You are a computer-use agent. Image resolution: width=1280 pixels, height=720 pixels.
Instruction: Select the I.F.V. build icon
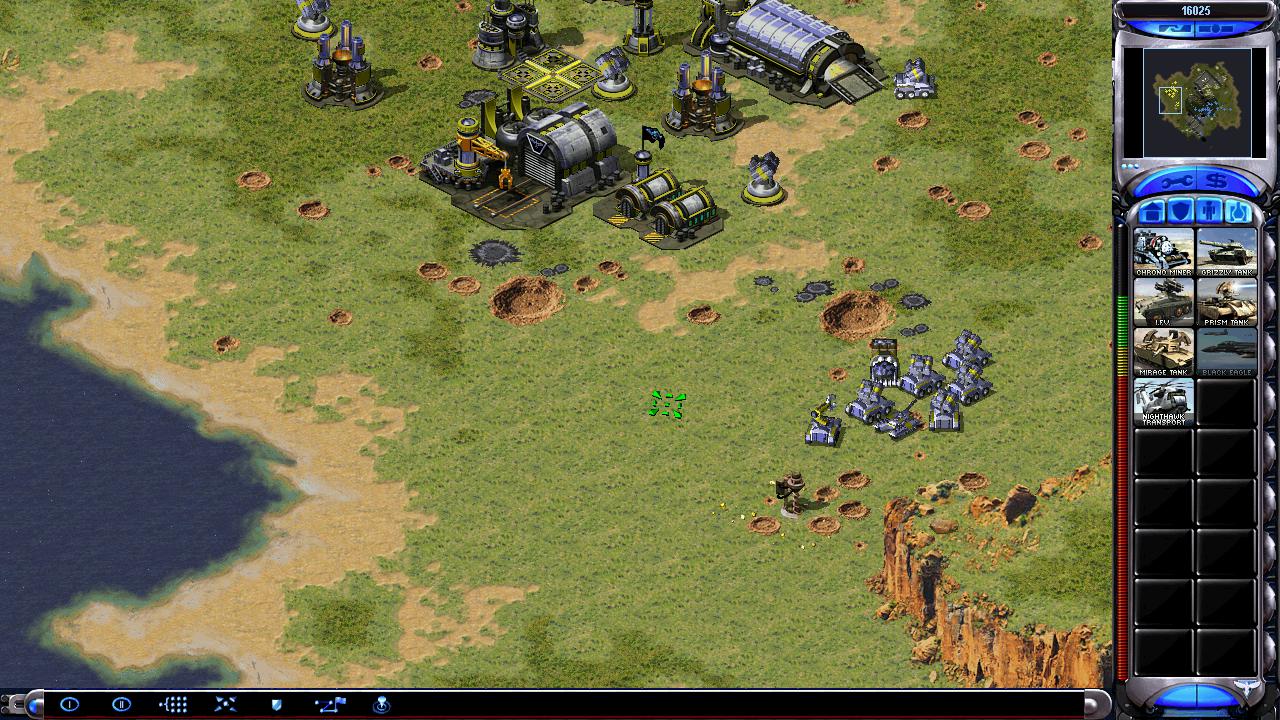pos(1163,302)
